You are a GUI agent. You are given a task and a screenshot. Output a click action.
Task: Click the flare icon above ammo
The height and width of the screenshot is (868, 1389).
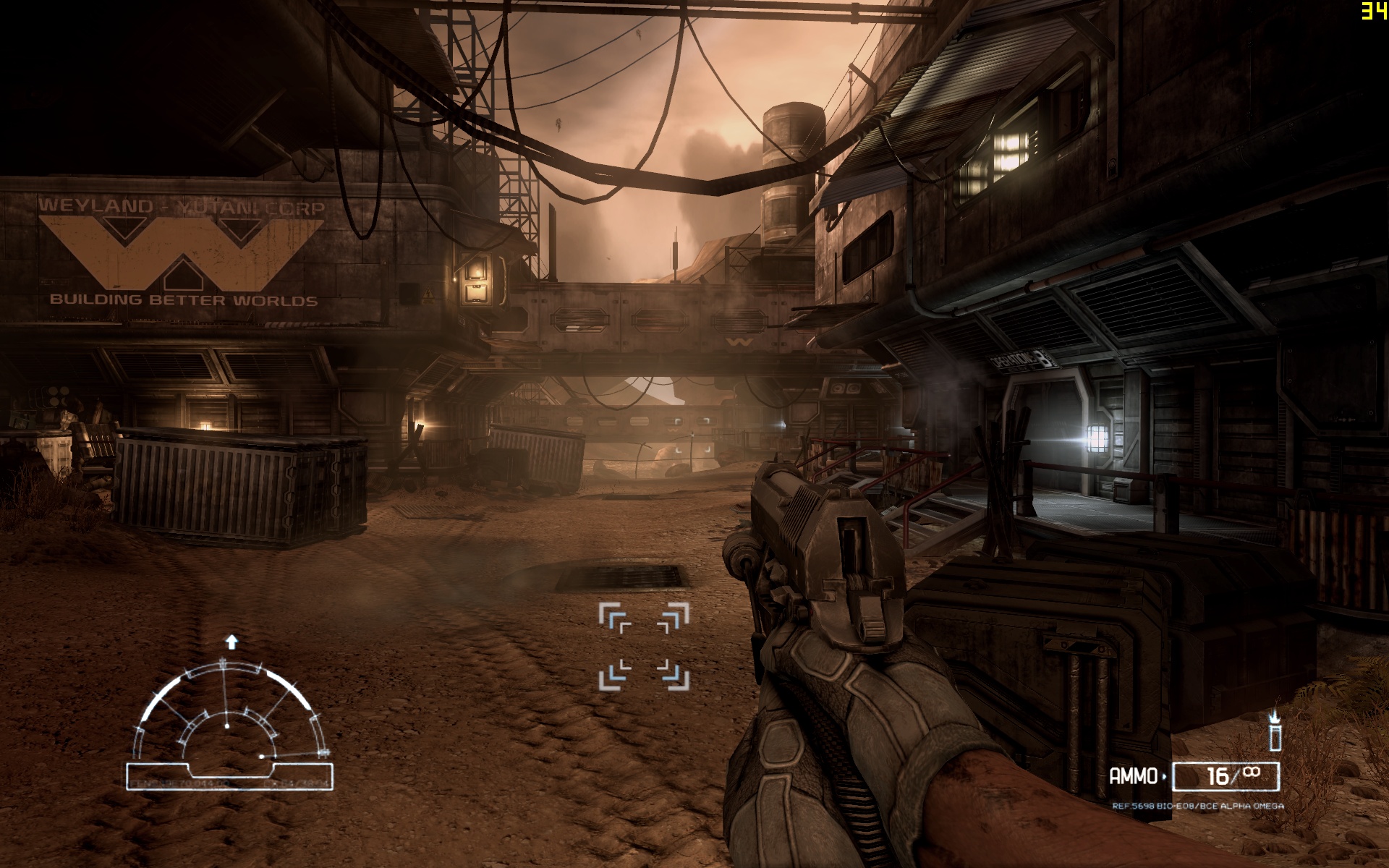(1275, 730)
